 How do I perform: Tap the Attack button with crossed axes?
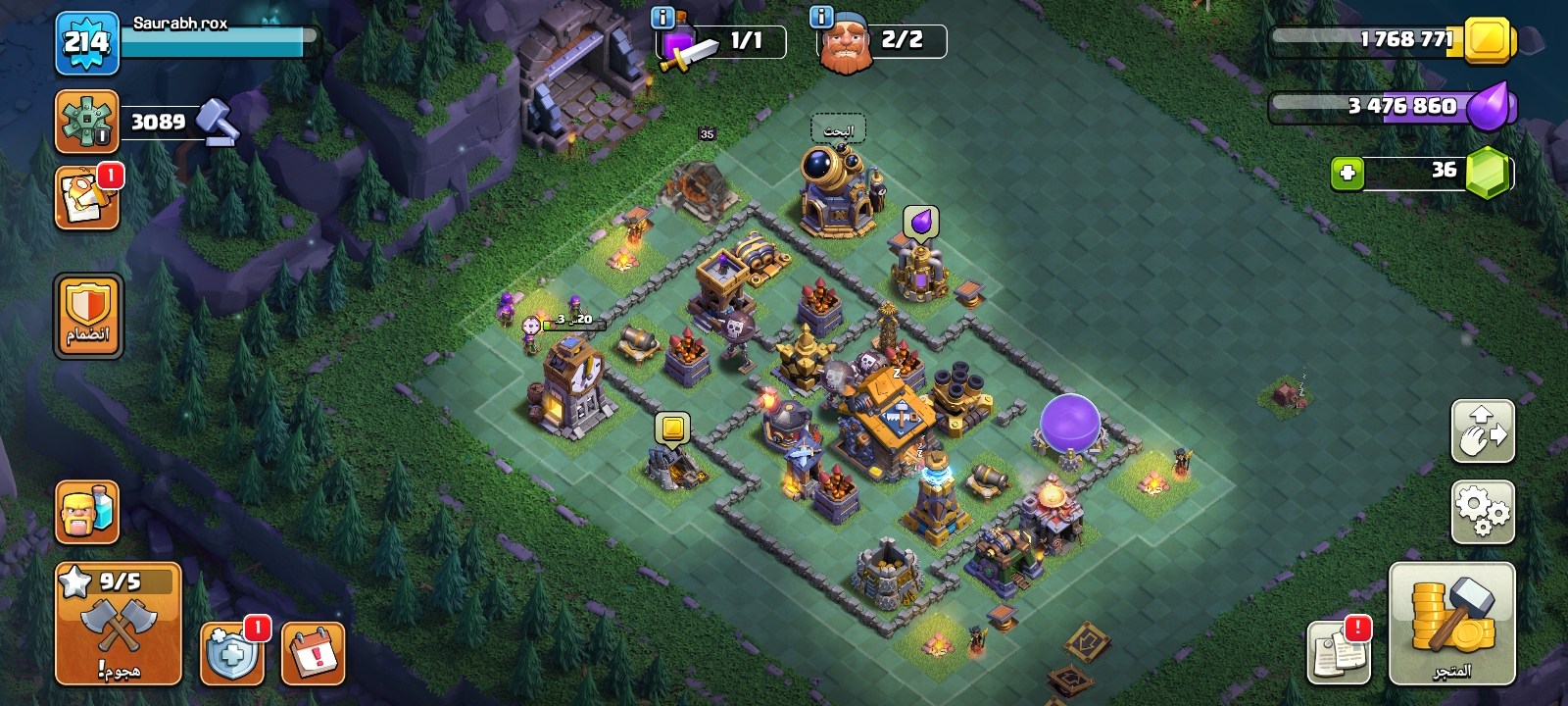click(119, 624)
